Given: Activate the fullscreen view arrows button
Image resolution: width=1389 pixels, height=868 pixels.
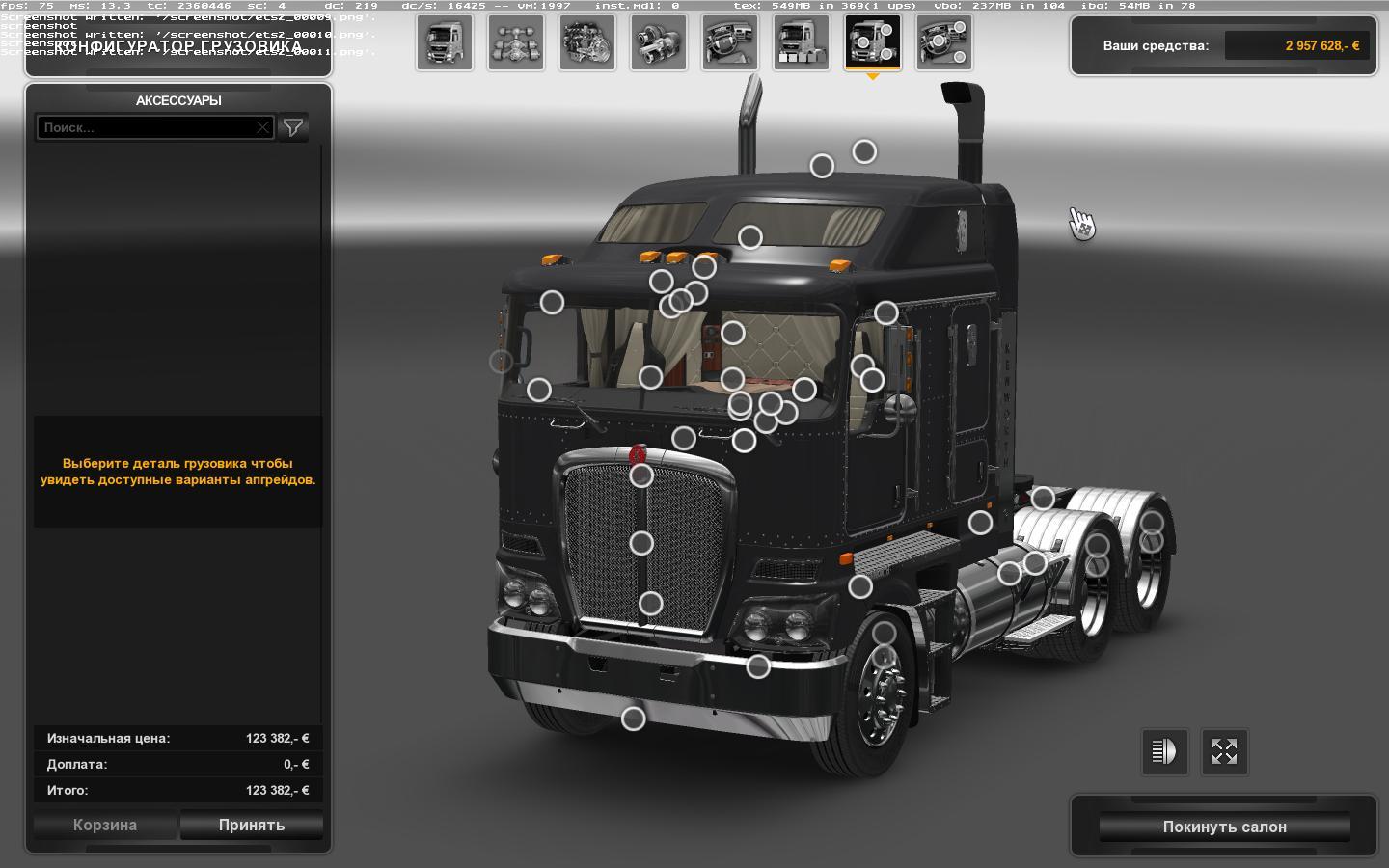Looking at the screenshot, I should [1224, 751].
